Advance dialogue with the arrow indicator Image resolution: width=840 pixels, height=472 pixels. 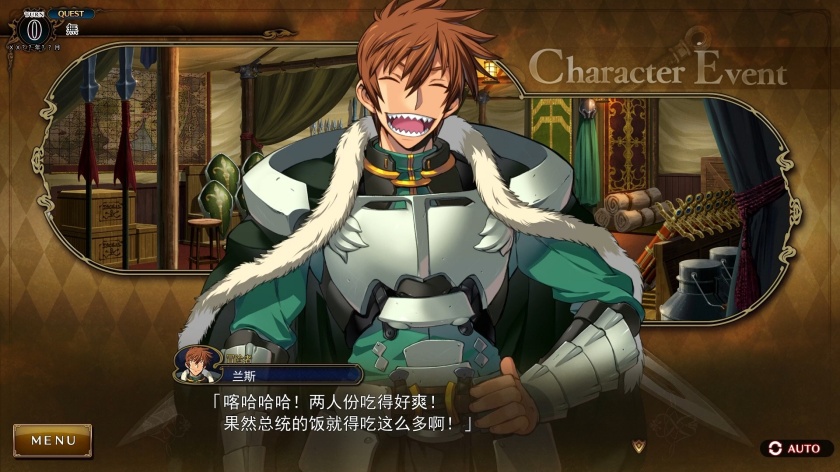pos(638,443)
